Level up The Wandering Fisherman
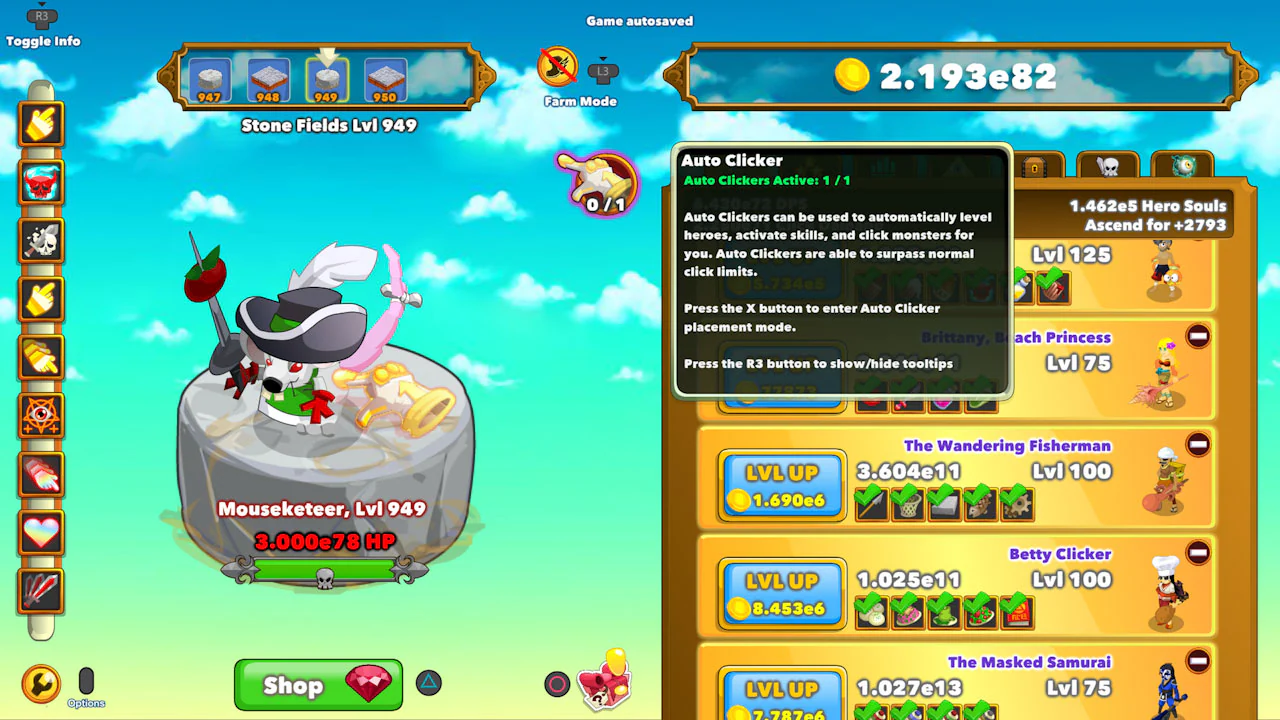Screen dimensions: 1280x720 pyautogui.click(x=781, y=483)
